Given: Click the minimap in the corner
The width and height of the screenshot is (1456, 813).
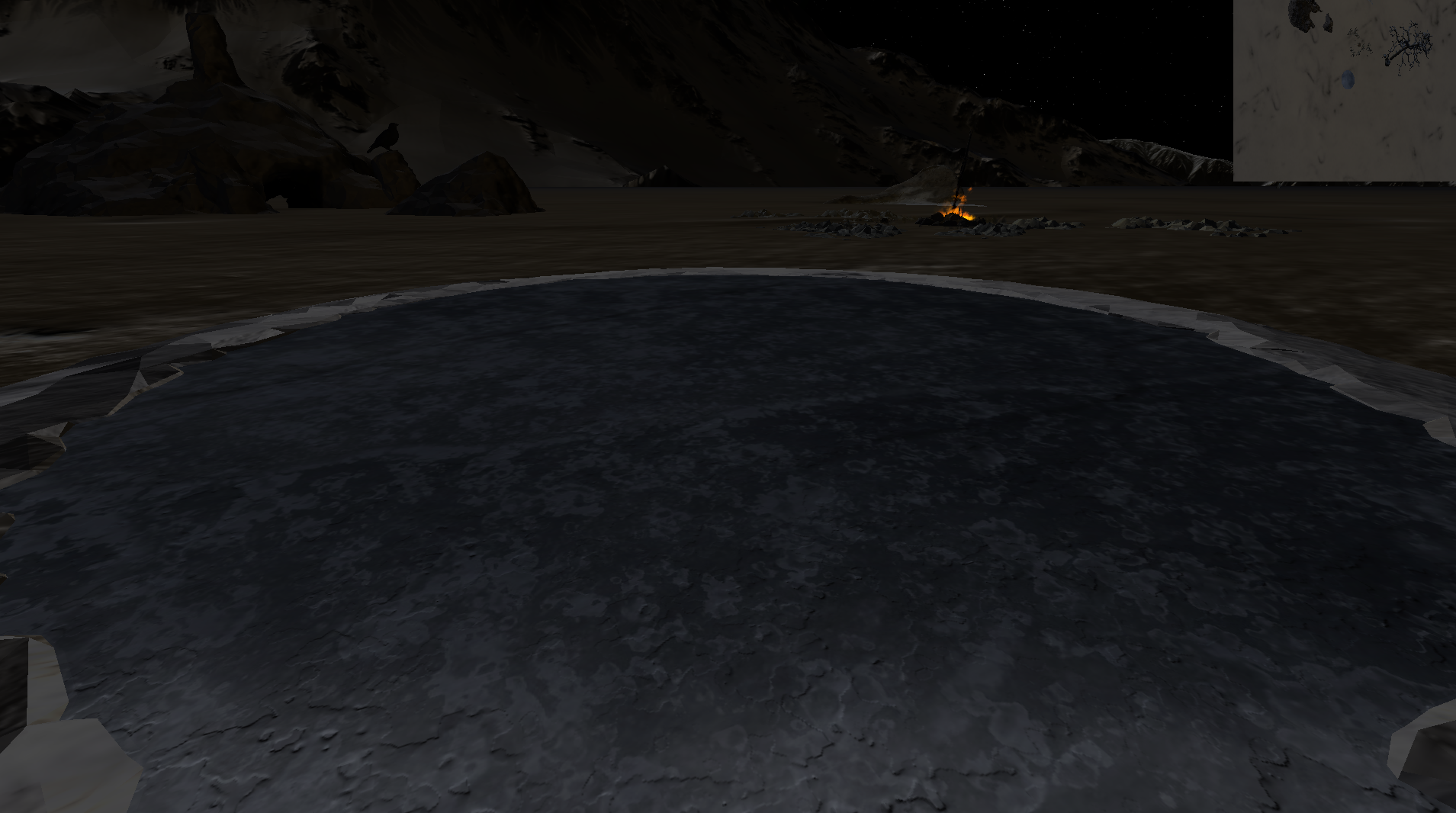Looking at the screenshot, I should click(x=1345, y=90).
